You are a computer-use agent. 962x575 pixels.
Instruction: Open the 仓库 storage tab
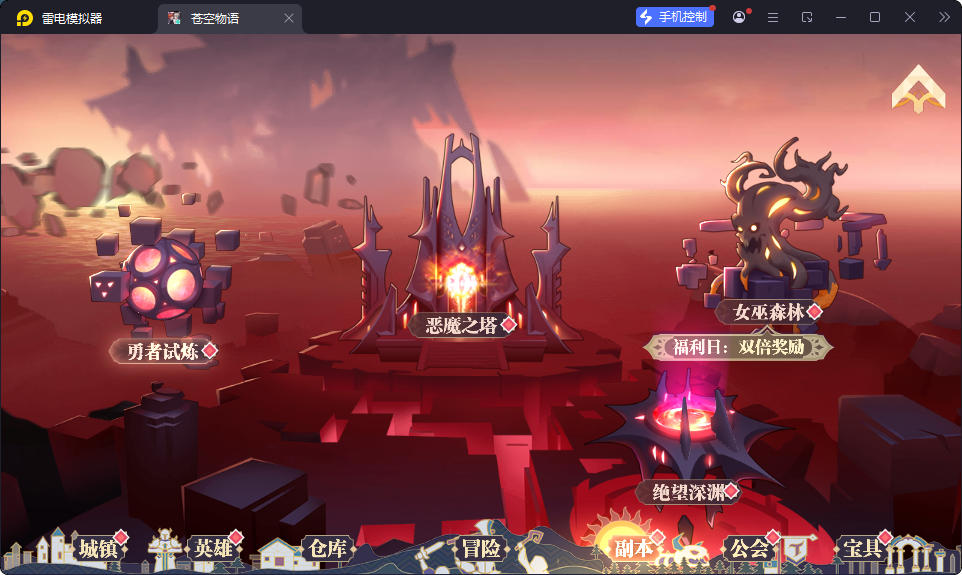(327, 548)
